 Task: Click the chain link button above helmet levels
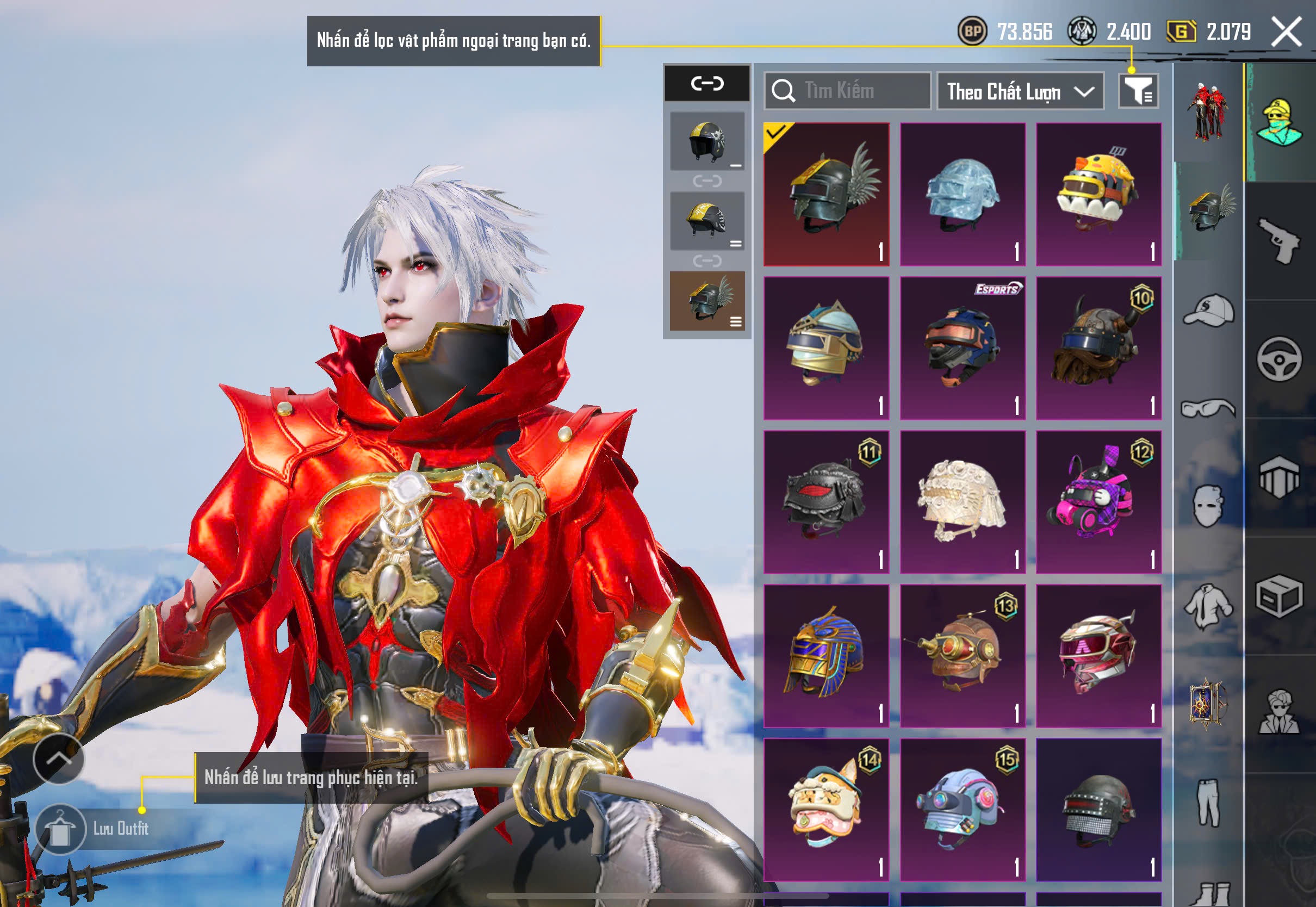(x=707, y=84)
